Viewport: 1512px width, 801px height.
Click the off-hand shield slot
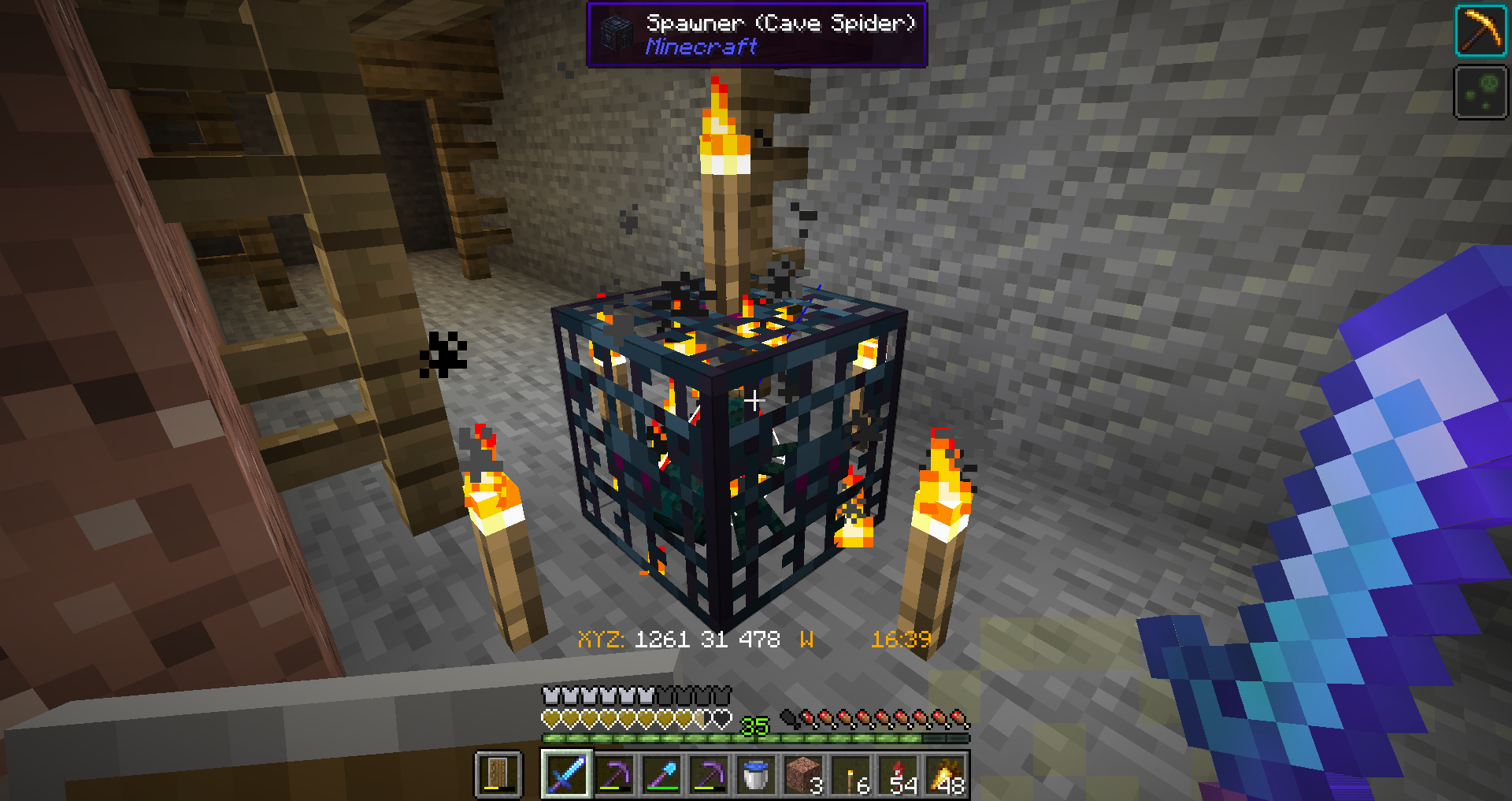pyautogui.click(x=498, y=774)
